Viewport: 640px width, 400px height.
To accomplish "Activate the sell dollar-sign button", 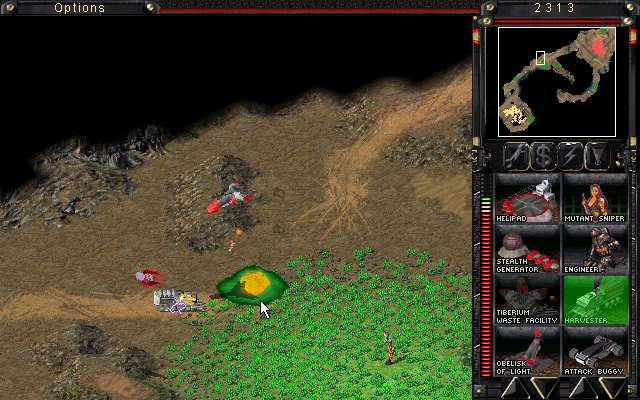I will pyautogui.click(x=543, y=156).
